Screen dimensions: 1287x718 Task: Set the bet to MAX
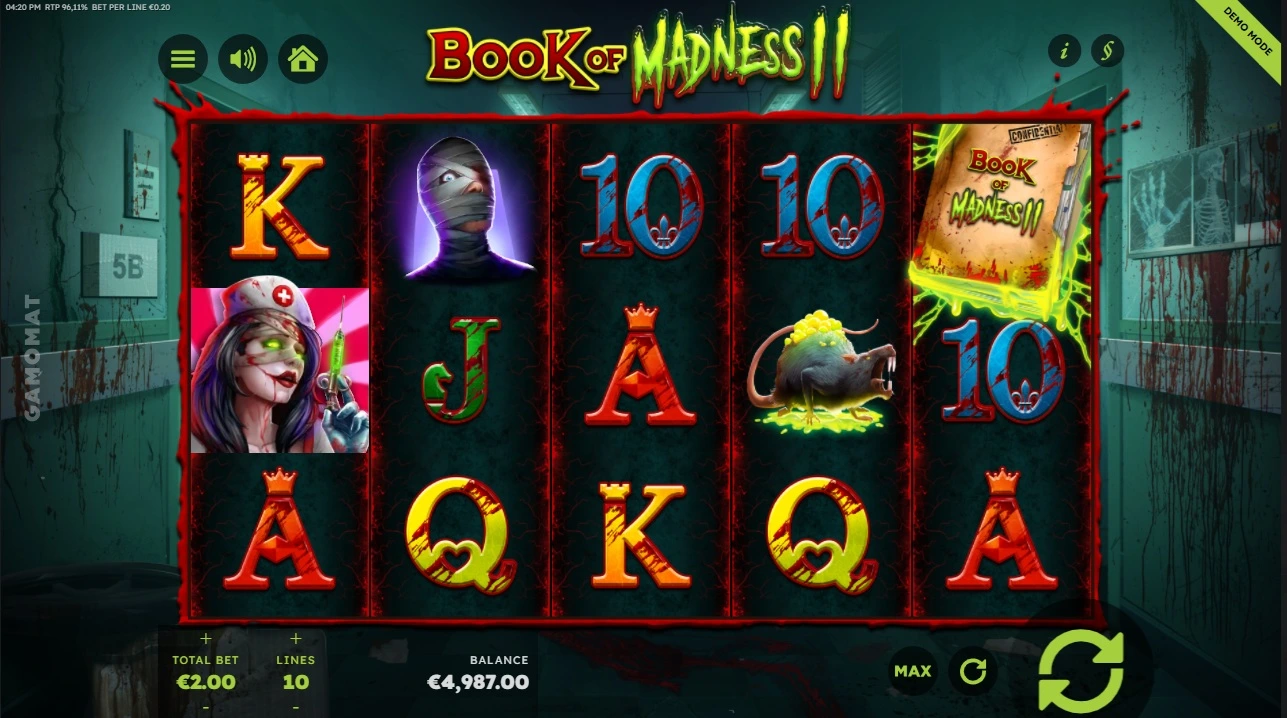tap(912, 671)
